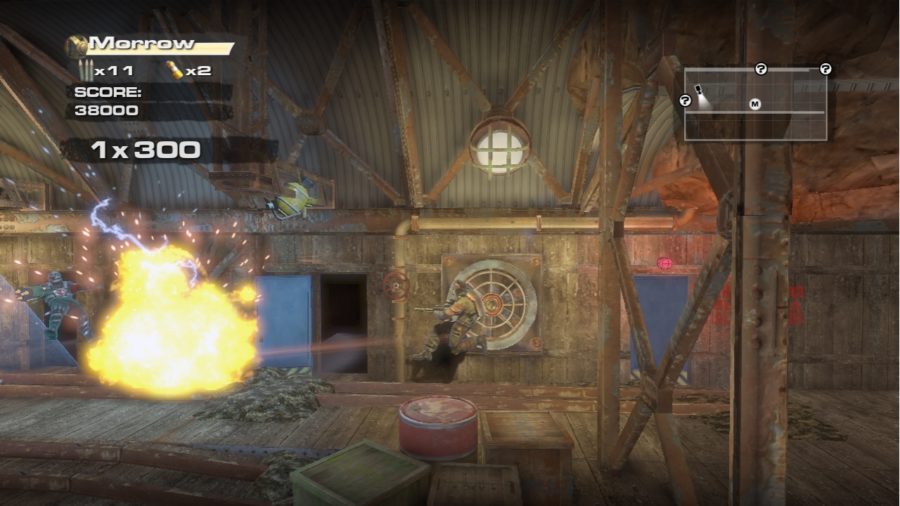
Task: Open the level minimap
Action: pyautogui.click(x=755, y=104)
